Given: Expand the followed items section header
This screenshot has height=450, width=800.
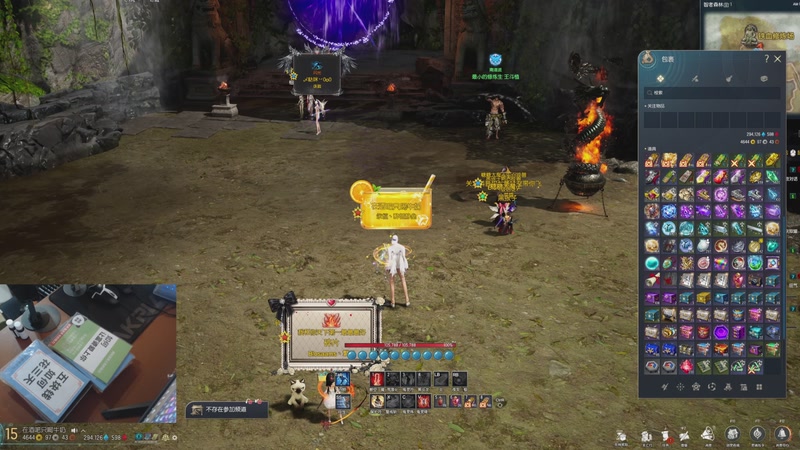Looking at the screenshot, I should click(x=660, y=103).
